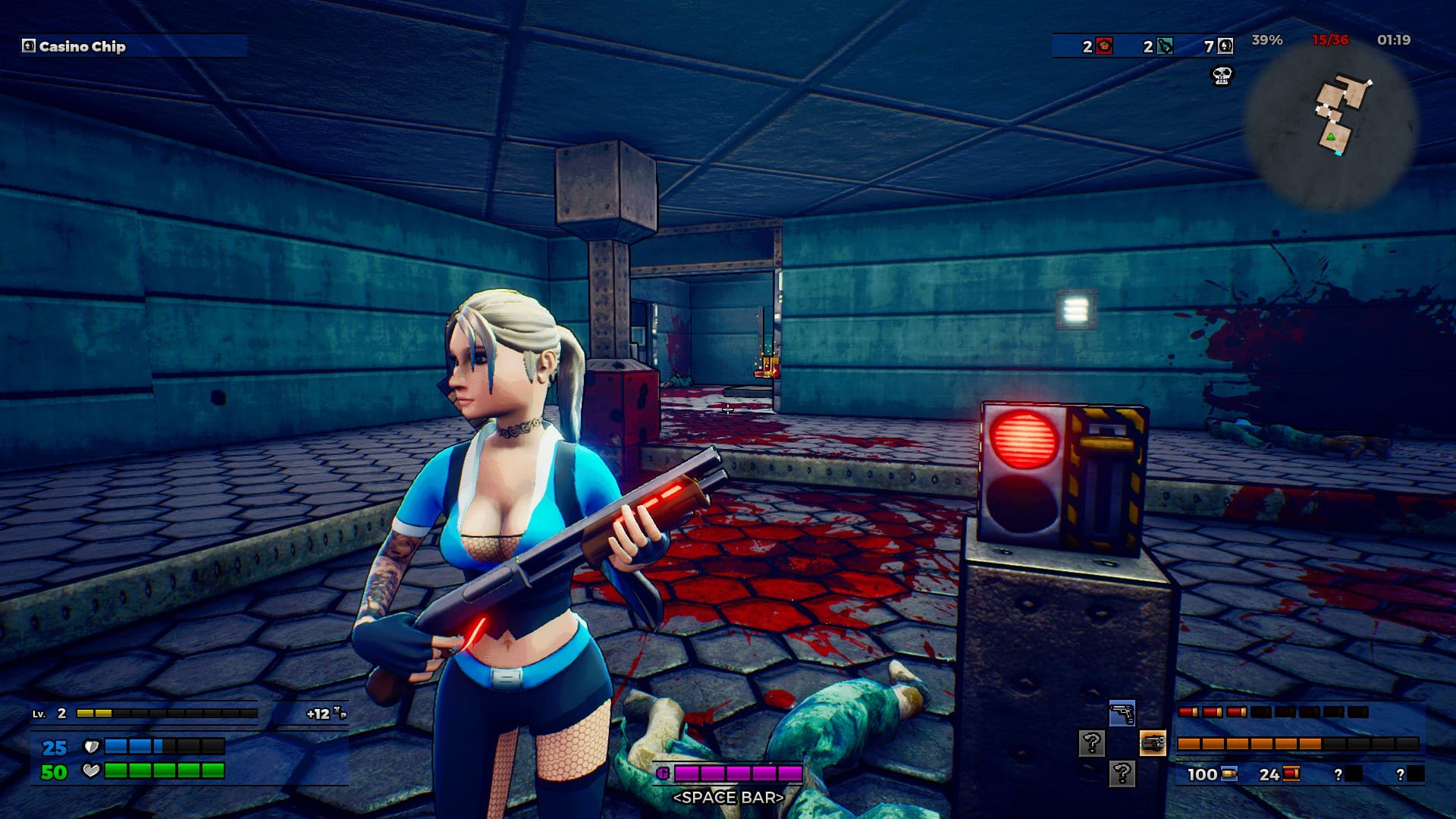Select the teal key tag counter icon
This screenshot has width=1456, height=819.
(x=1165, y=46)
